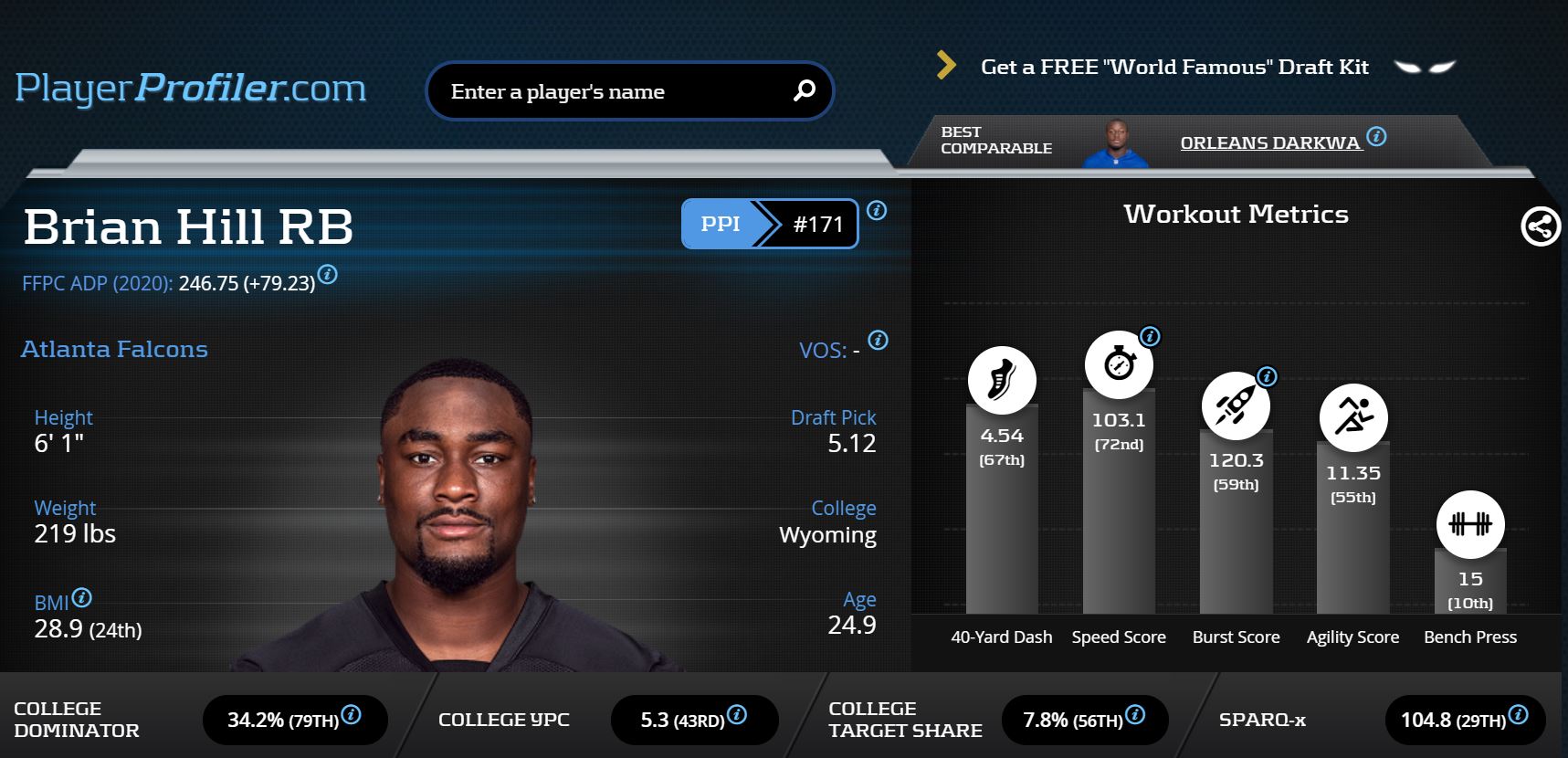This screenshot has width=1568, height=758.
Task: Show info about the VOS metric
Action: tap(878, 341)
